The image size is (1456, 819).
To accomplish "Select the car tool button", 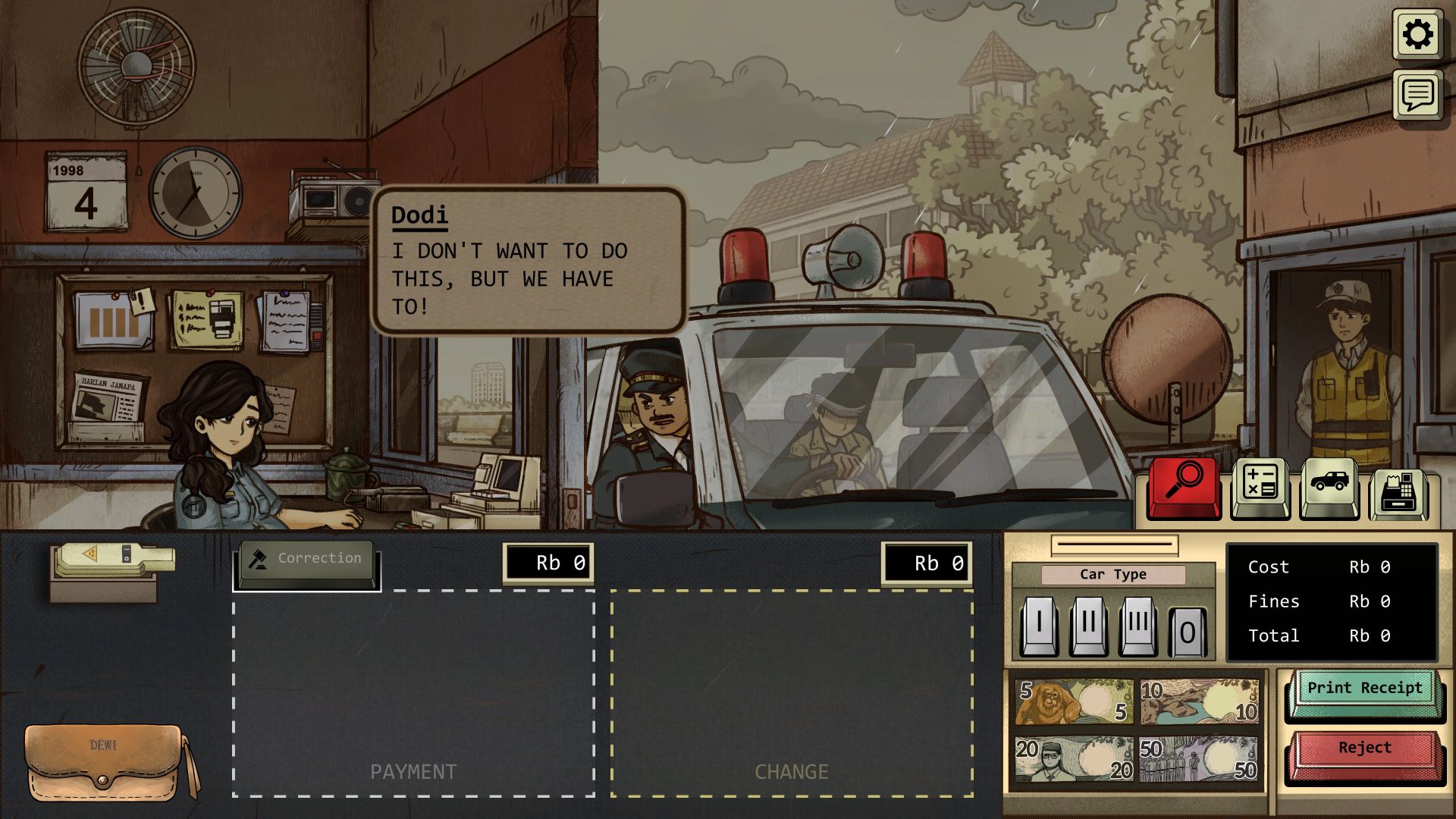I will (1329, 487).
